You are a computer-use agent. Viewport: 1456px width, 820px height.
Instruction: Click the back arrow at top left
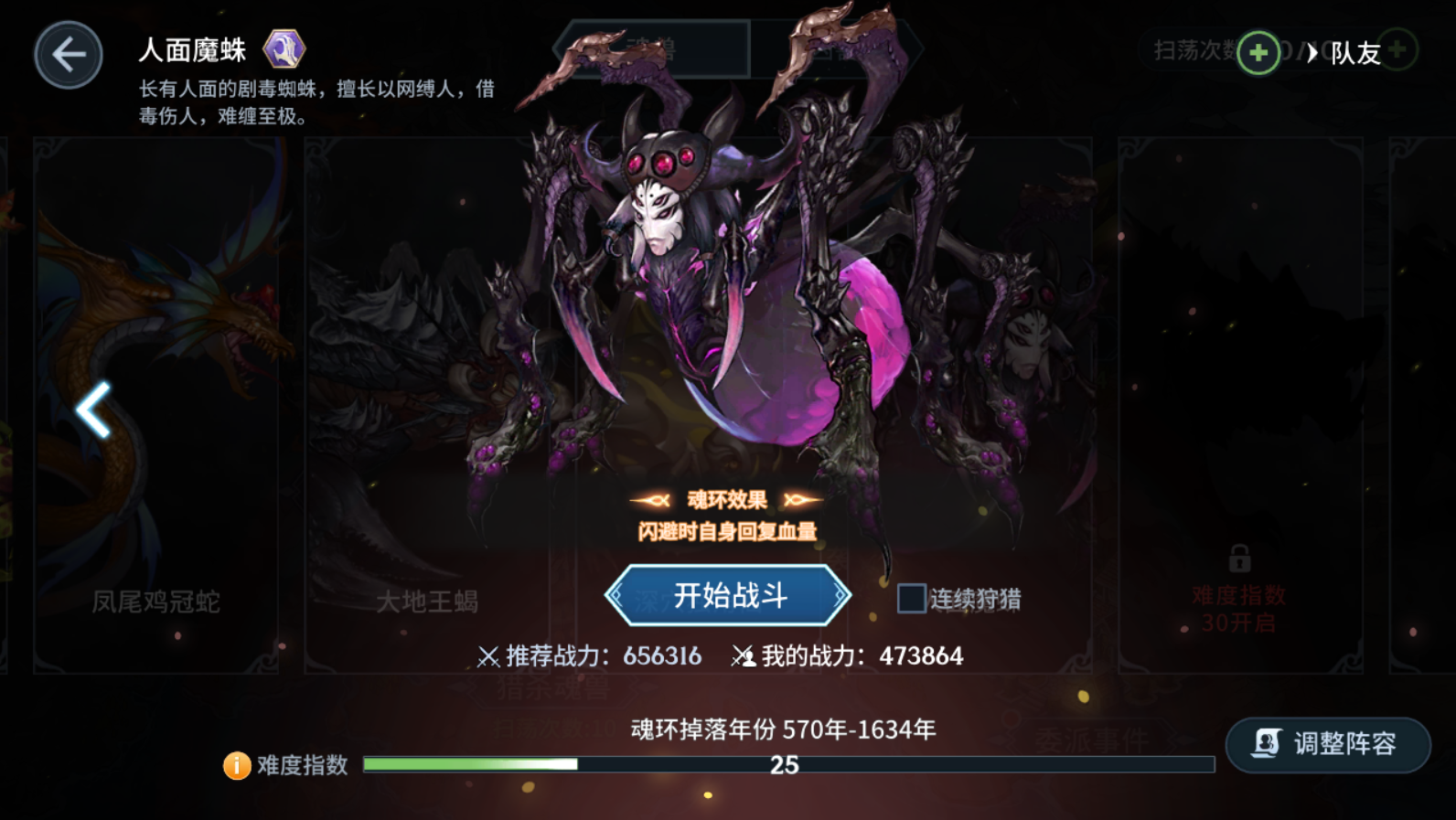click(67, 53)
